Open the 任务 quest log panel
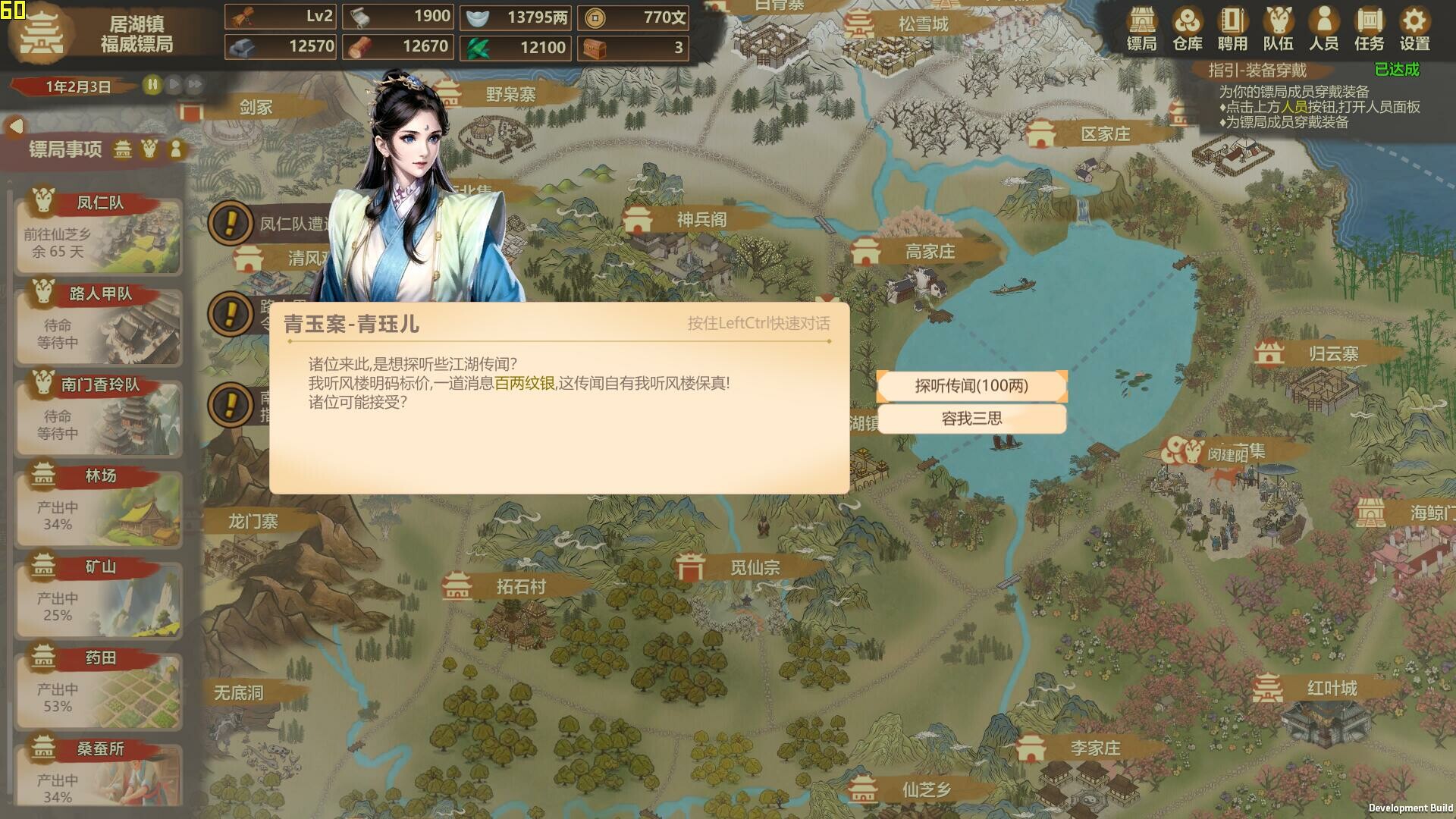Screen dimensions: 1456x819 pos(1370,29)
